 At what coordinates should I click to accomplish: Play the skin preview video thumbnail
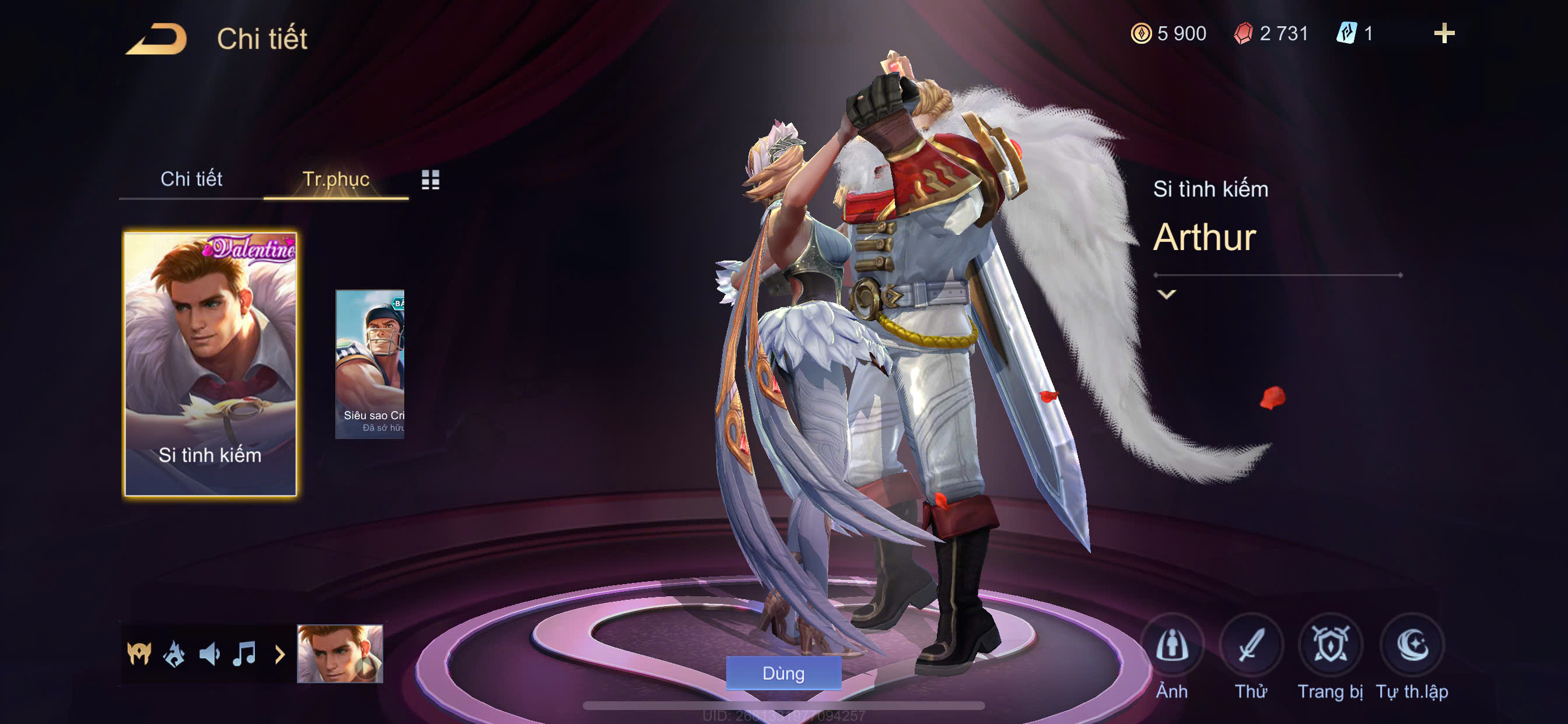tap(339, 653)
